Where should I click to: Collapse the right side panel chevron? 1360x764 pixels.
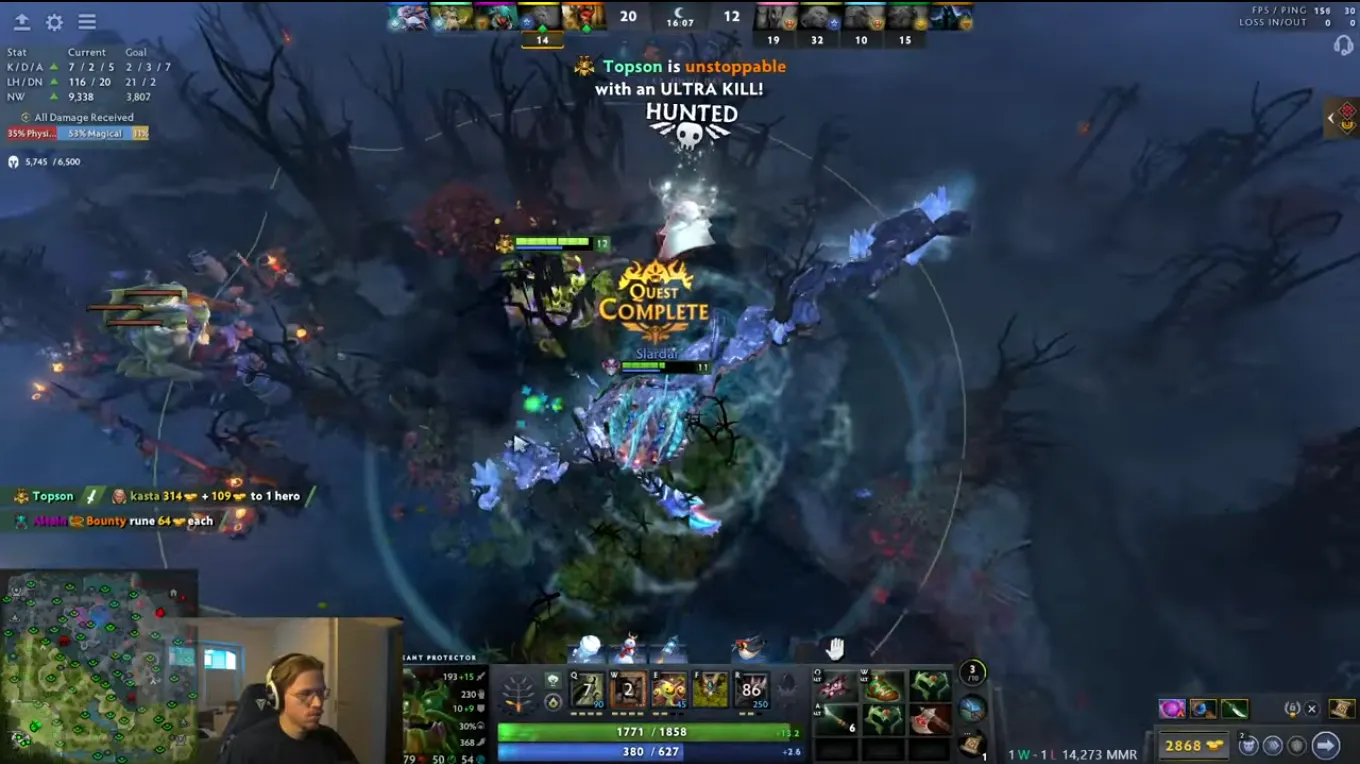click(x=1331, y=117)
